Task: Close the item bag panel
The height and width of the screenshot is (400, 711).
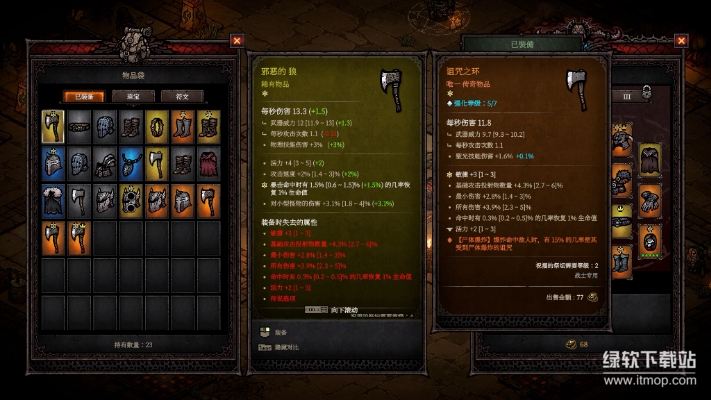Action: coord(236,41)
